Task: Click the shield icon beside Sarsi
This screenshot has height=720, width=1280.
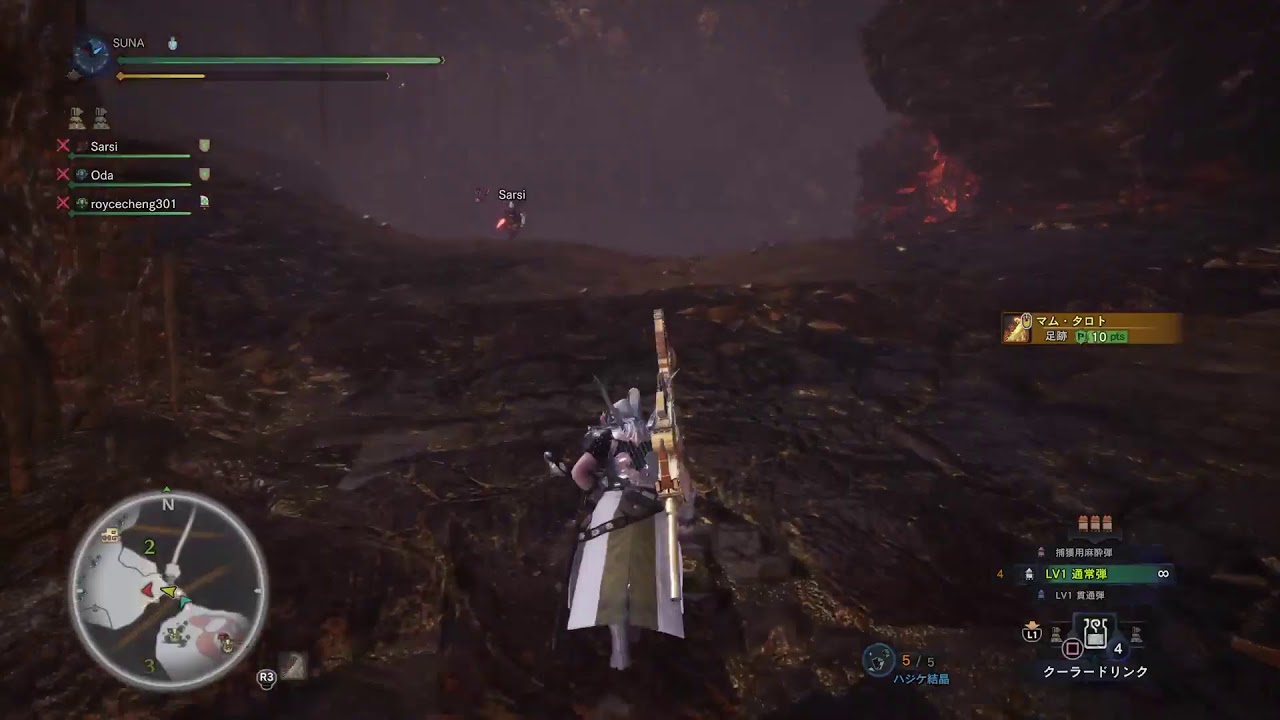Action: [204, 145]
